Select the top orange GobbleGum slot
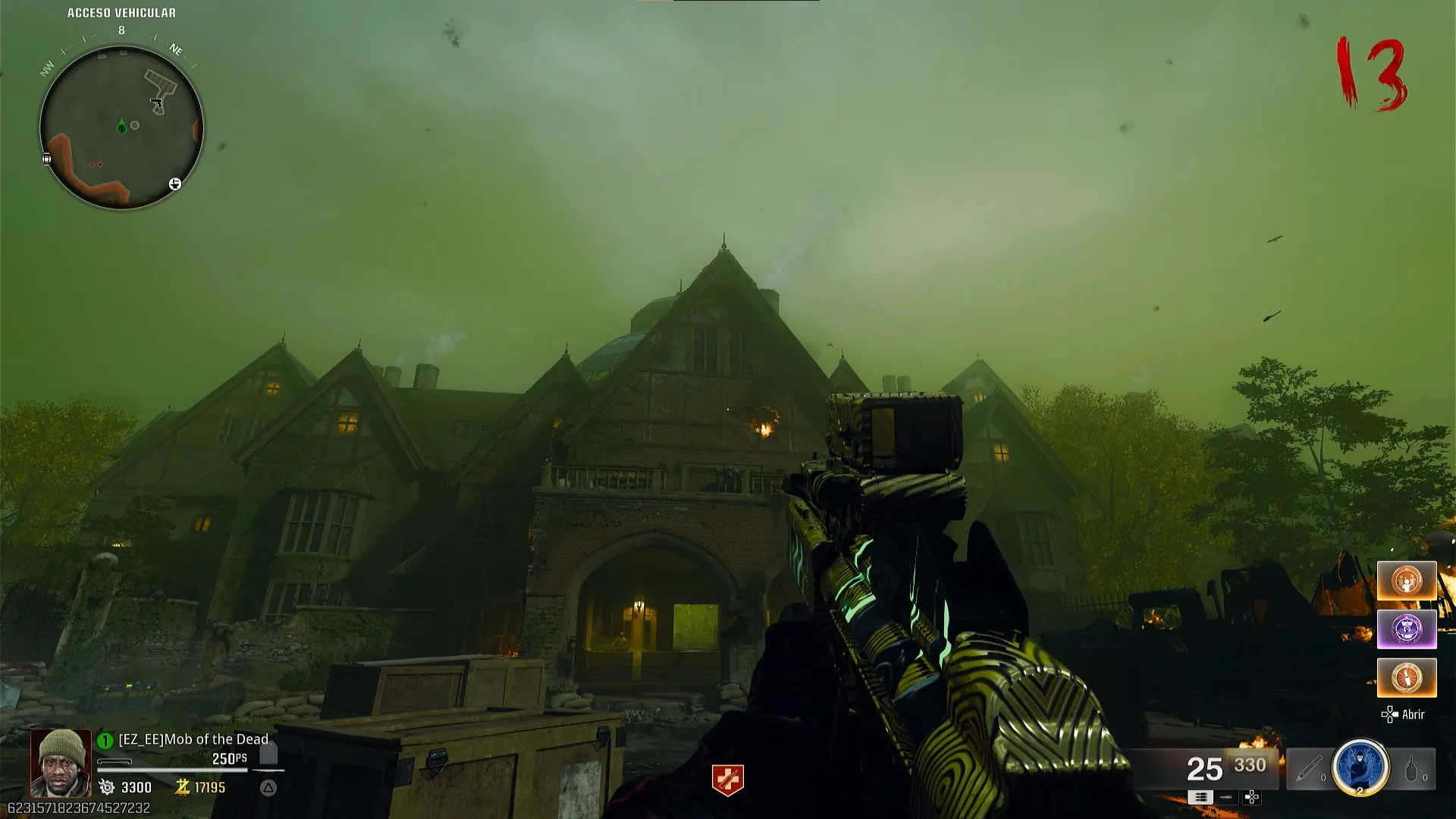The height and width of the screenshot is (819, 1456). tap(1407, 581)
